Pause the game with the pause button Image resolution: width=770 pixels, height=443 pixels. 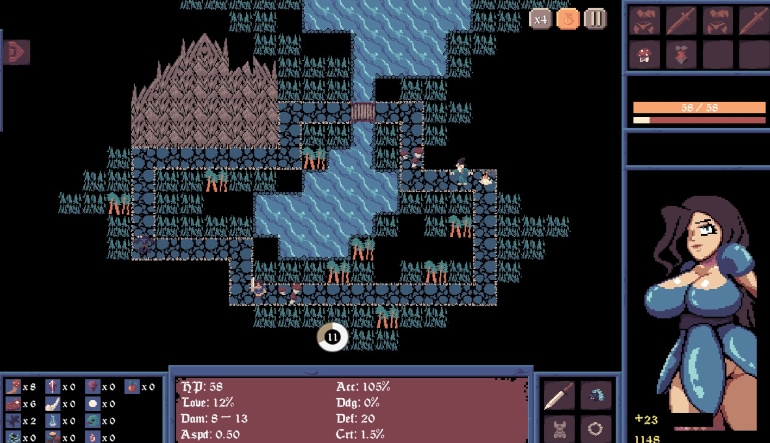595,19
